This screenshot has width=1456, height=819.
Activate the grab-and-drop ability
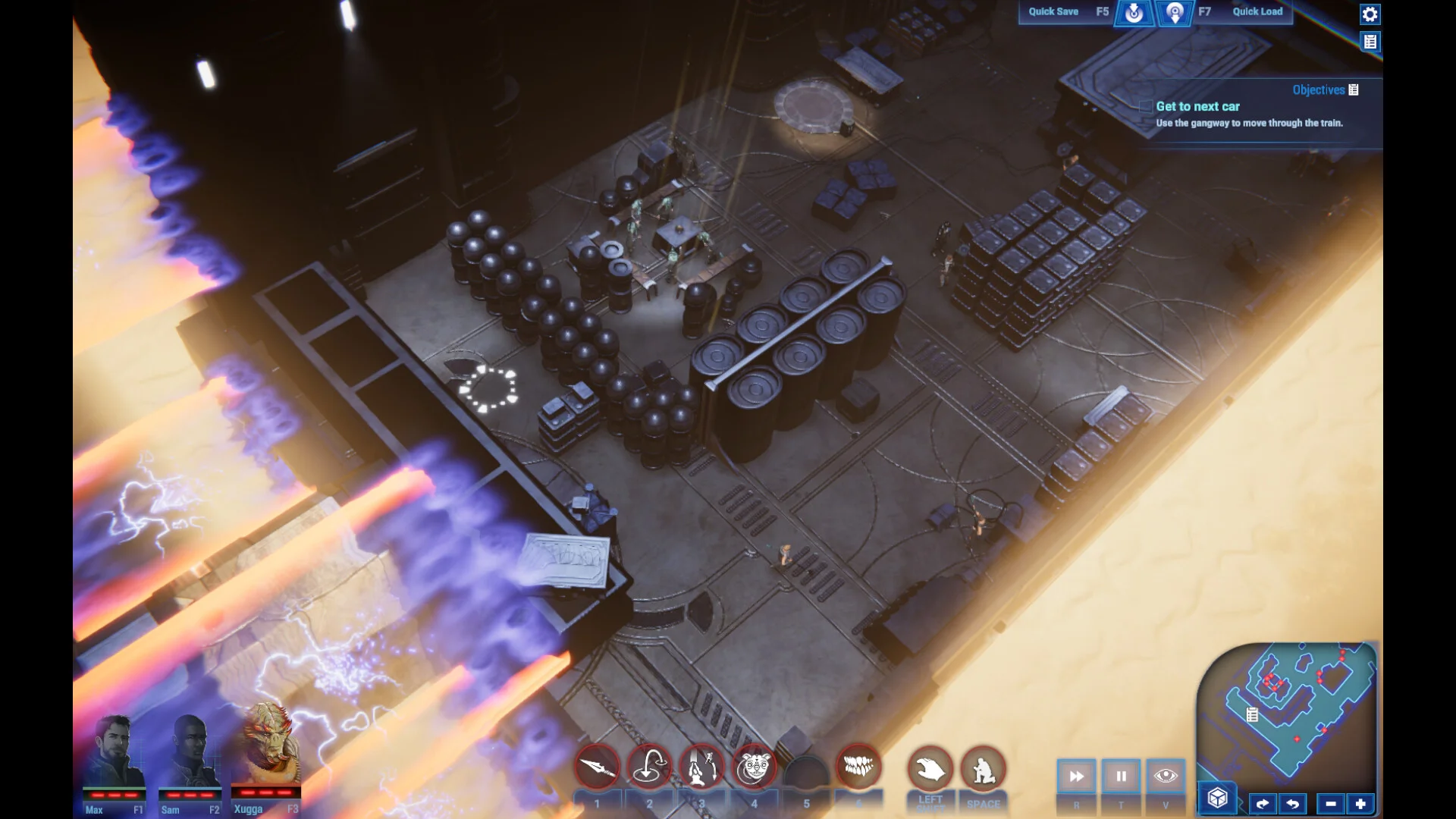pyautogui.click(x=701, y=768)
